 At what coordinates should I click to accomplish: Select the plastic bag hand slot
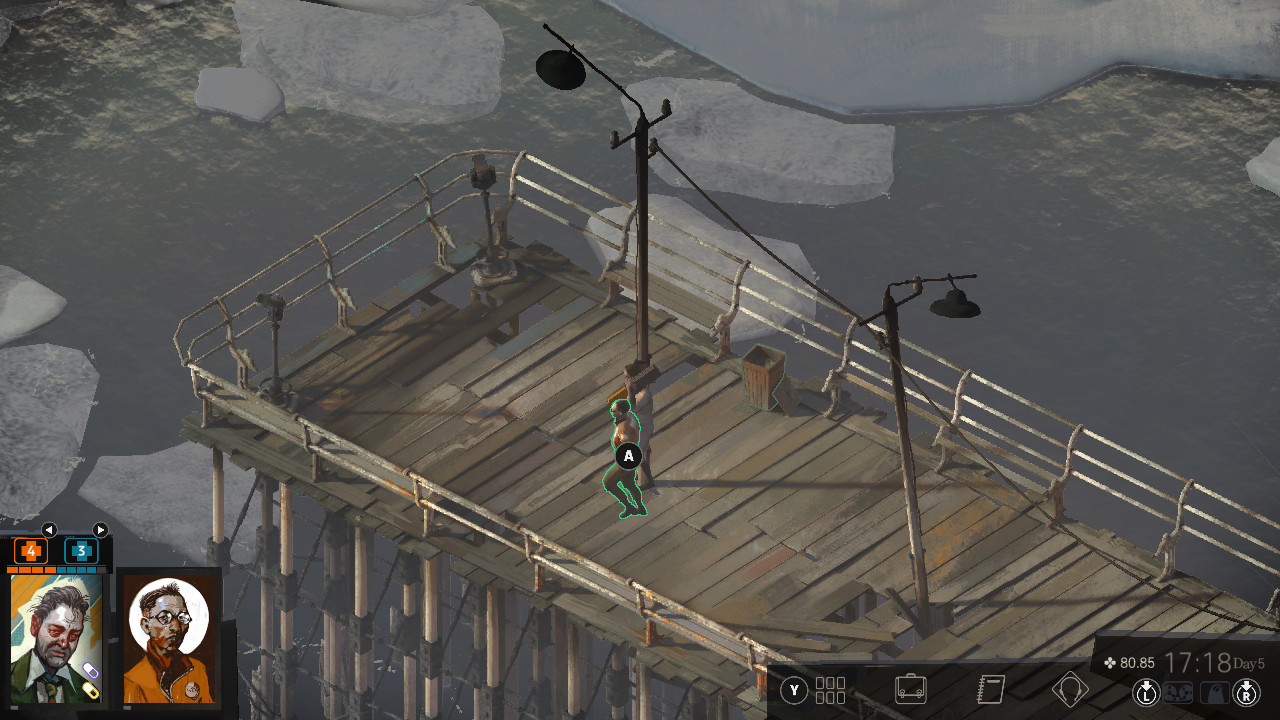1214,692
